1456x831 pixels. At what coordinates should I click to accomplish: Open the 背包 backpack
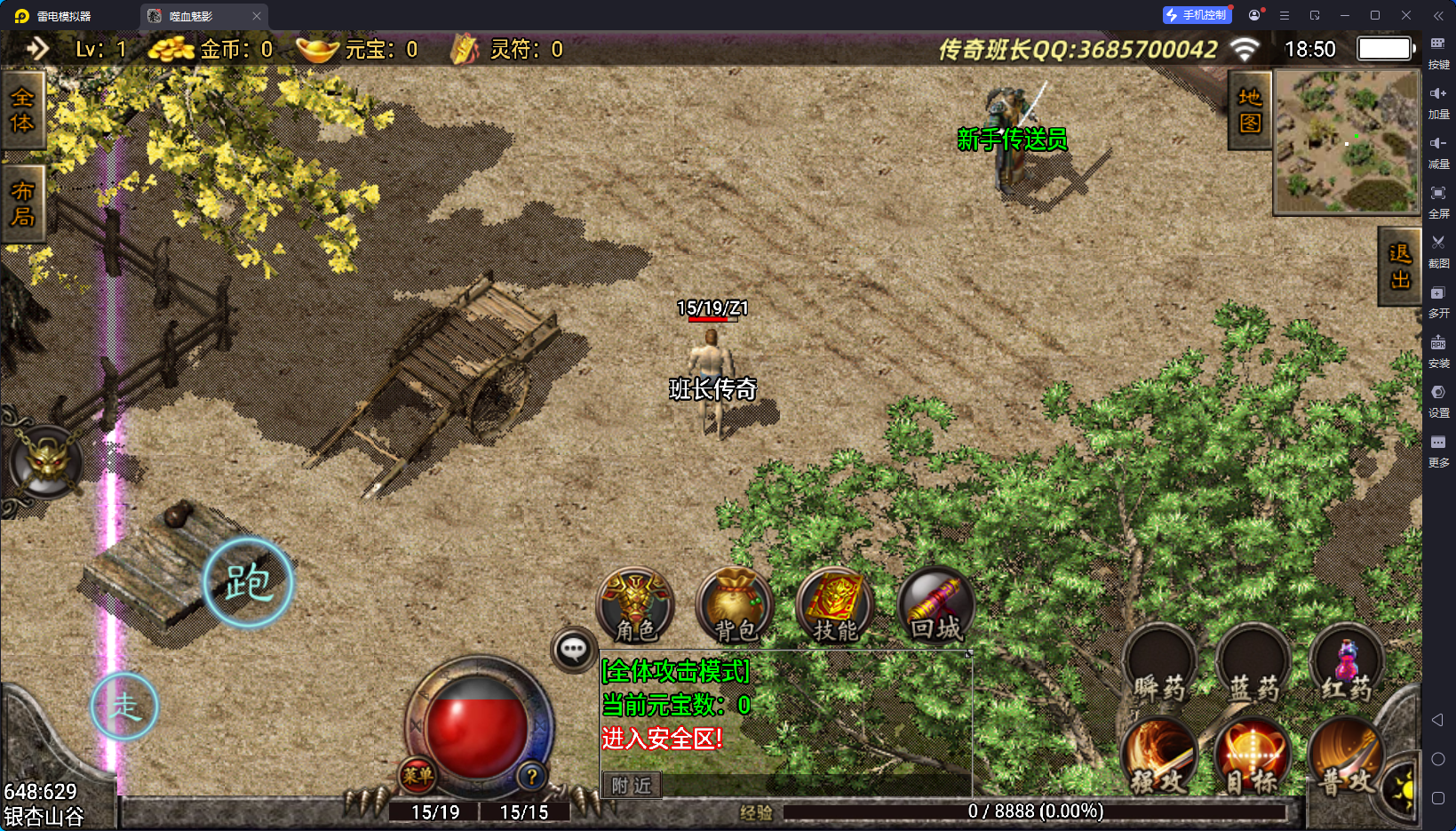tap(735, 606)
